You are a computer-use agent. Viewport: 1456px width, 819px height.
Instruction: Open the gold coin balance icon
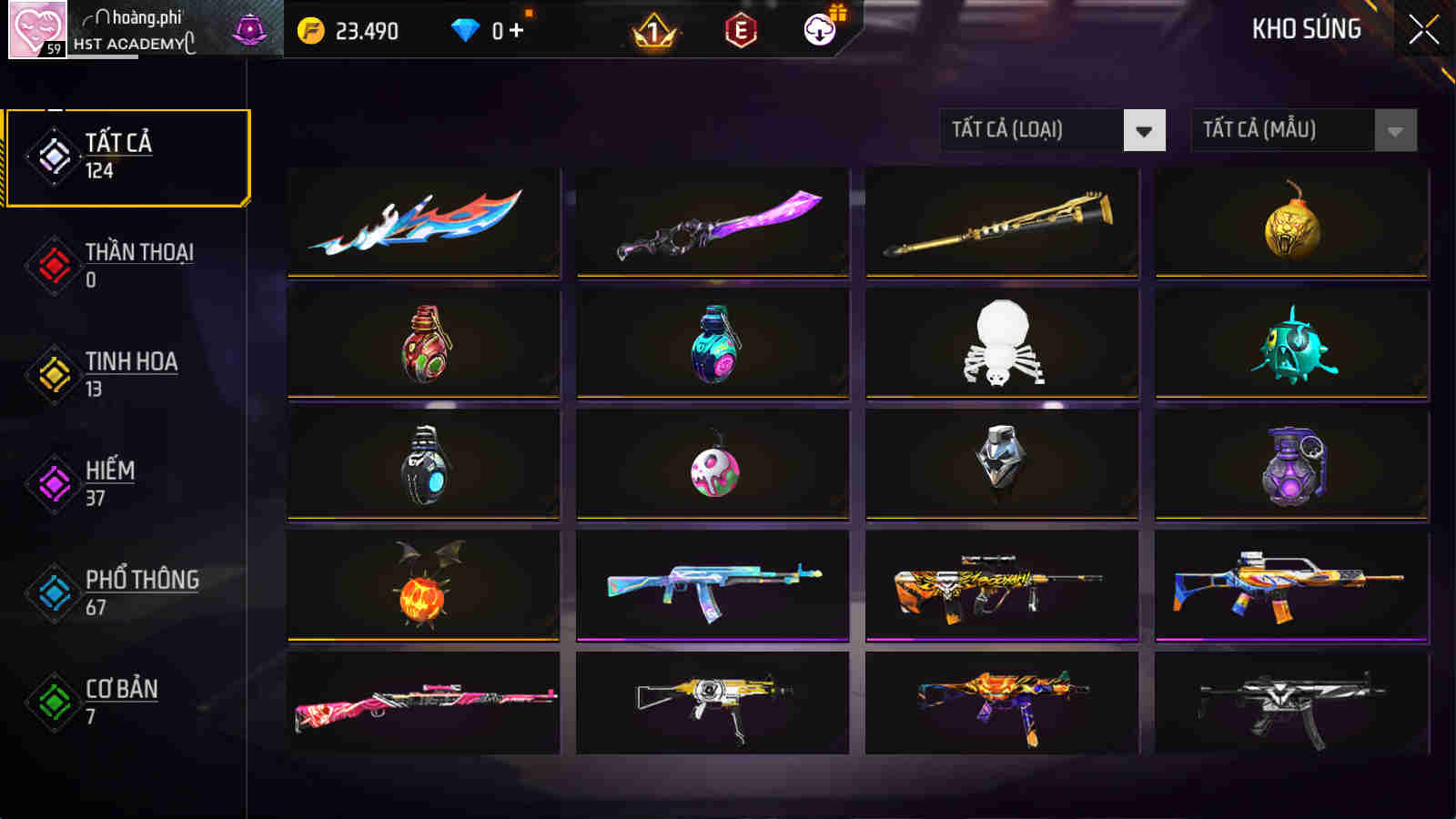(x=313, y=29)
